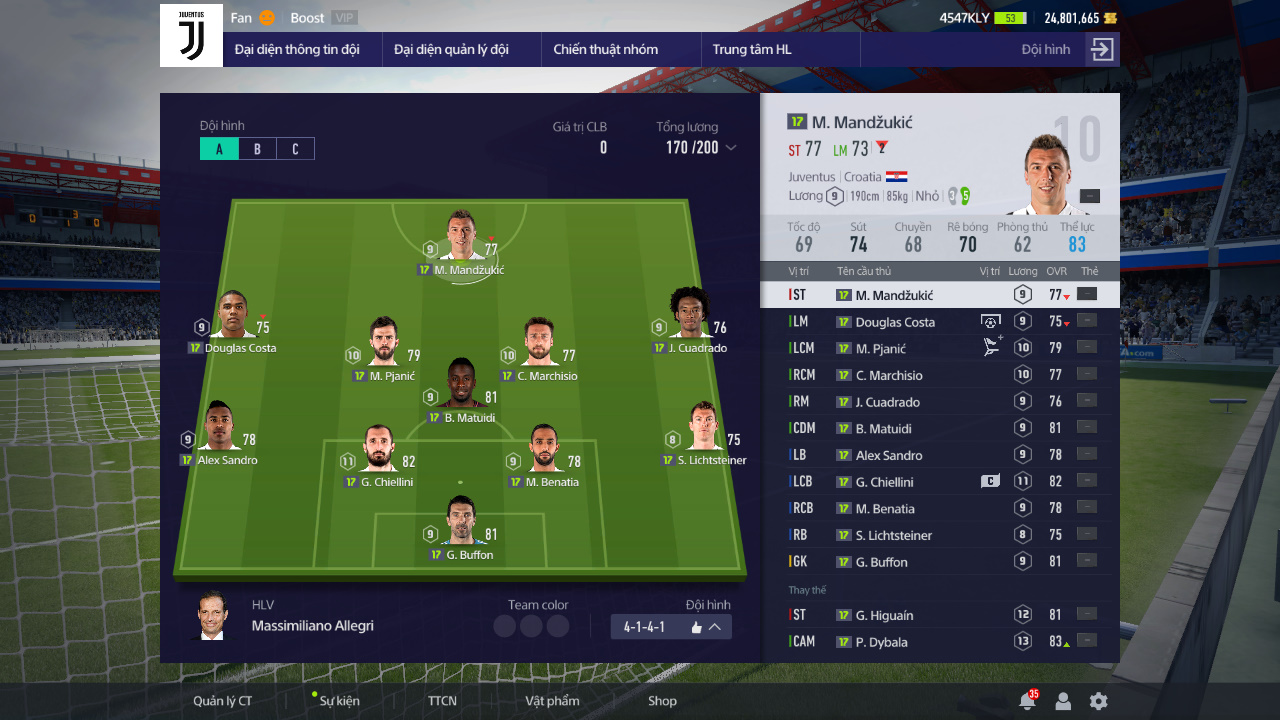The width and height of the screenshot is (1280, 720).
Task: Open the 4-1-4-1 formation selector
Action: 671,627
